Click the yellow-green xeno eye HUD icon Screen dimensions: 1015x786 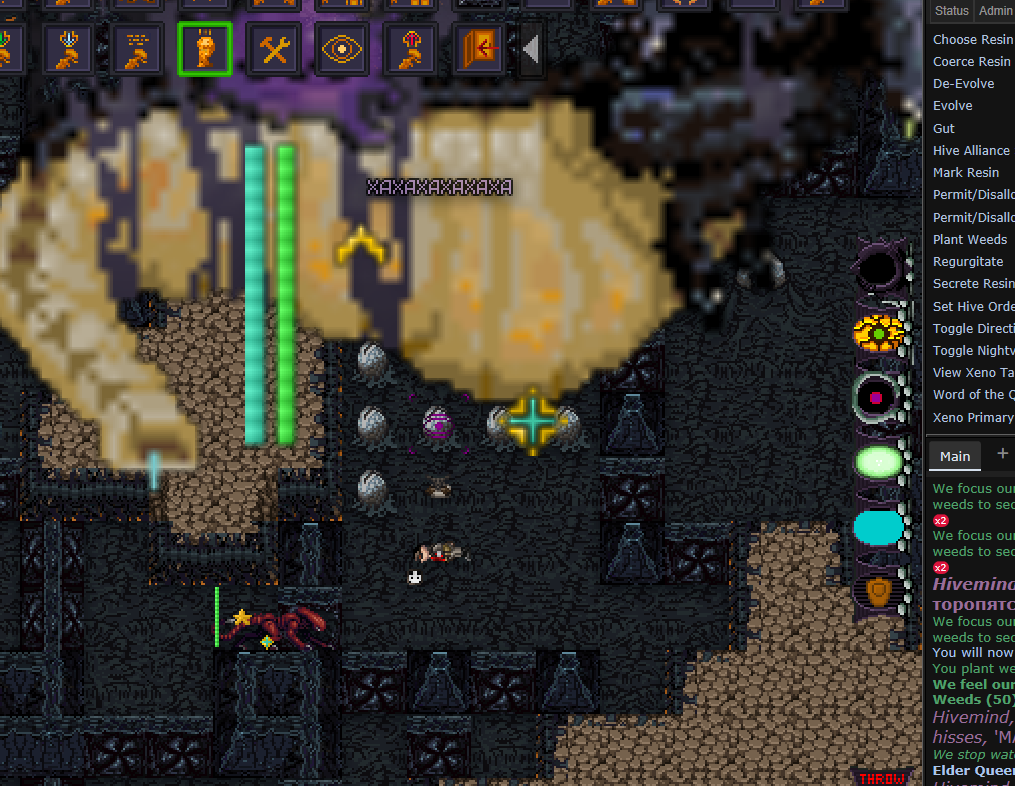(x=879, y=332)
